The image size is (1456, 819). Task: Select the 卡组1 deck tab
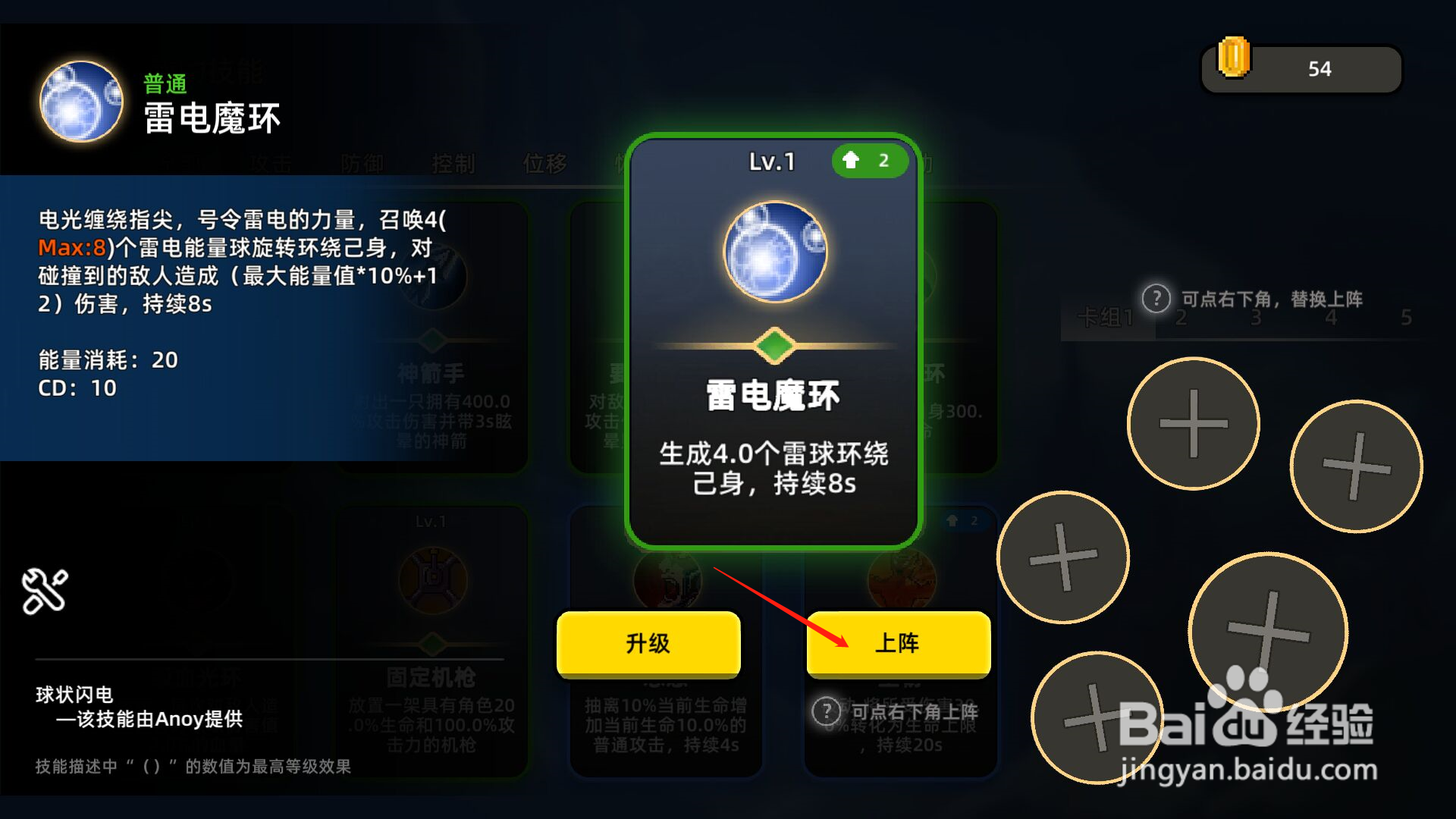point(1106,315)
